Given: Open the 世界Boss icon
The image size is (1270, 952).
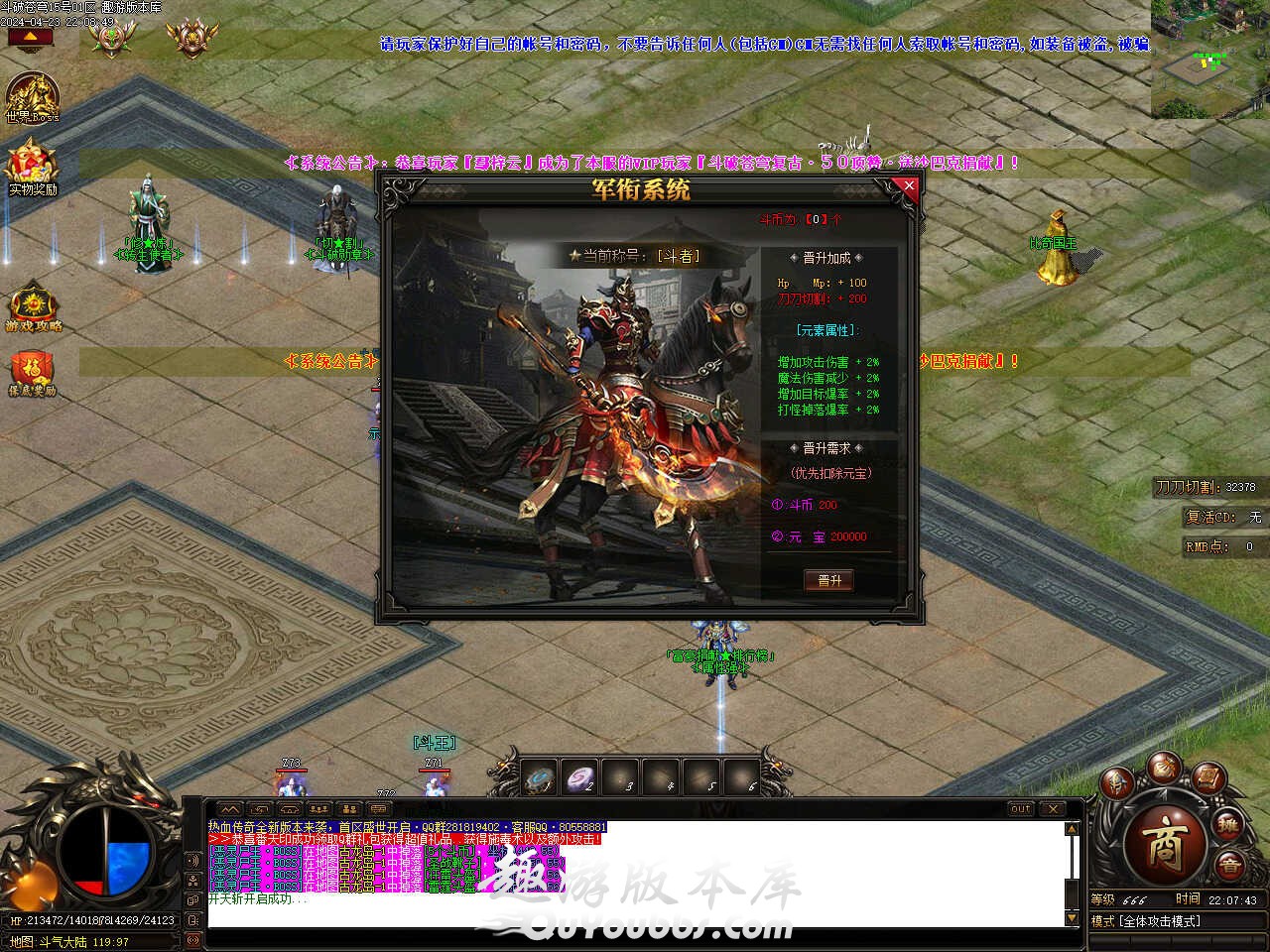Looking at the screenshot, I should (x=32, y=97).
